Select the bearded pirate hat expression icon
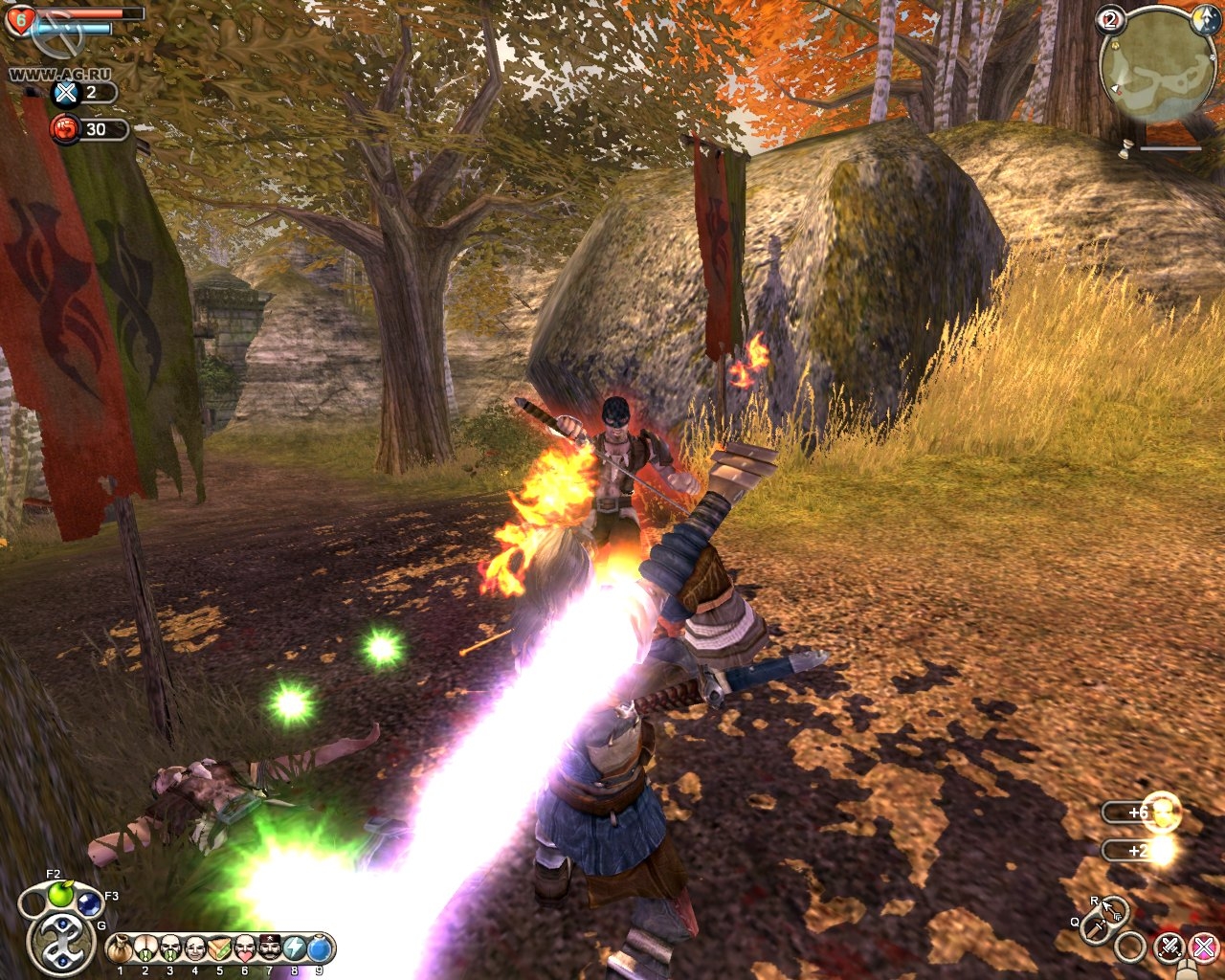This screenshot has width=1225, height=980. 270,948
